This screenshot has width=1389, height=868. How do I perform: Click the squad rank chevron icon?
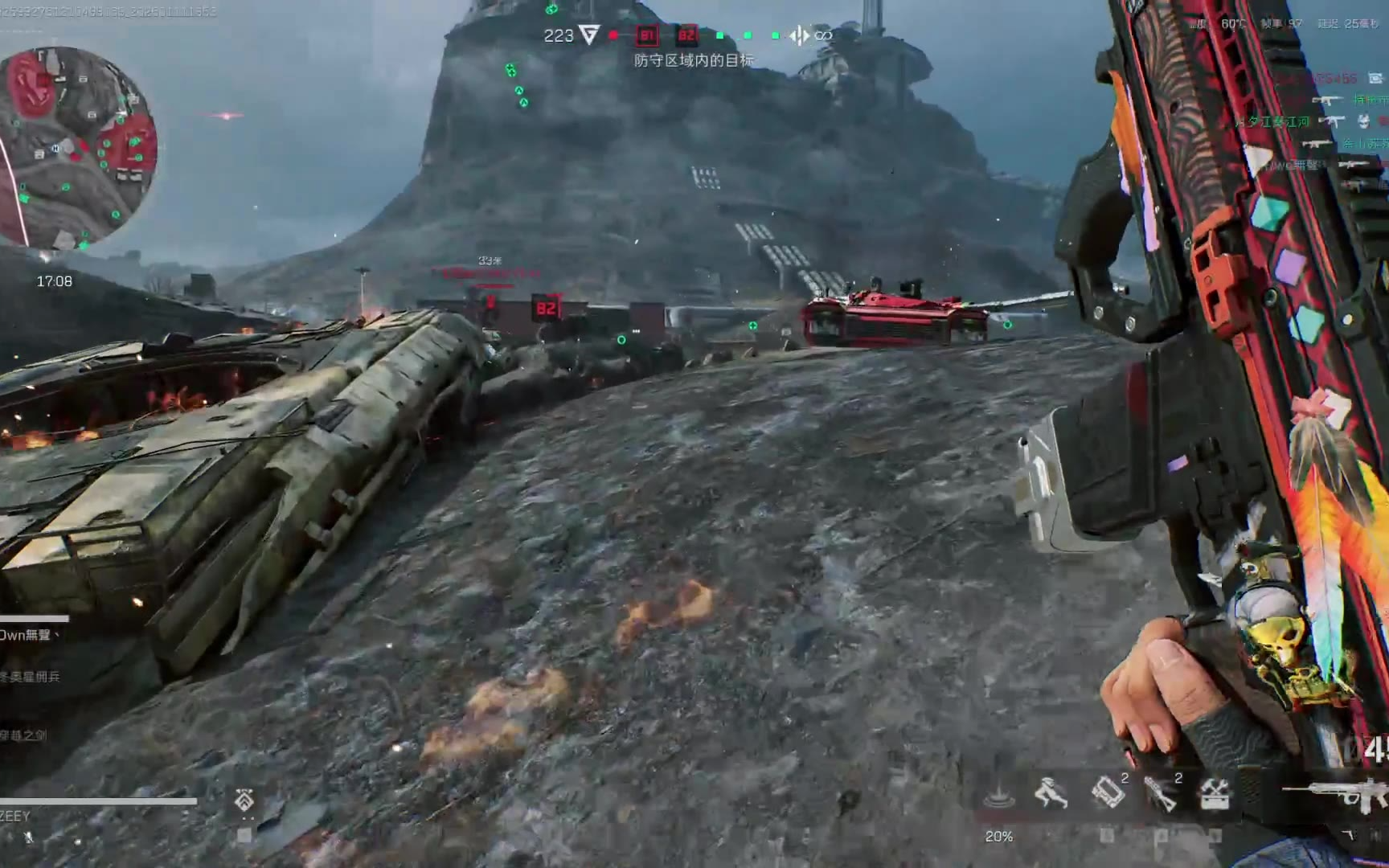click(x=244, y=800)
